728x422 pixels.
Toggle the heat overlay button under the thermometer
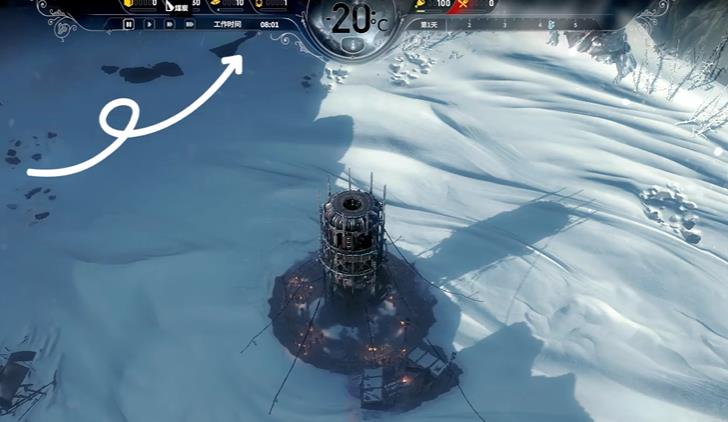(x=351, y=45)
